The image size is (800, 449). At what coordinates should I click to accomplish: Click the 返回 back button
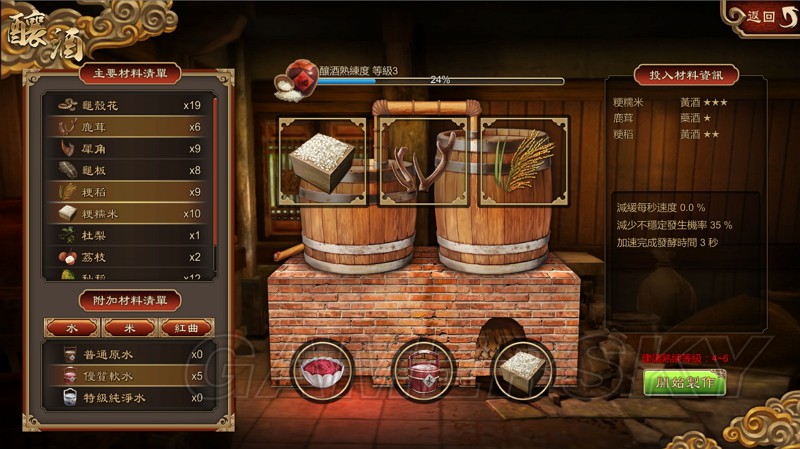761,16
